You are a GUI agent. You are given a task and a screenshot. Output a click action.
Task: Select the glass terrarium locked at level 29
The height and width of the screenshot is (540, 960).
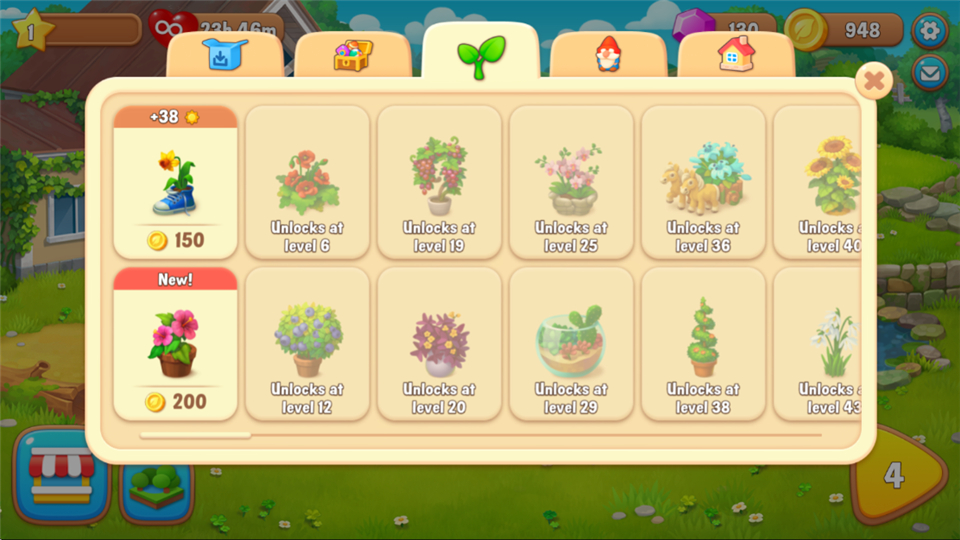[x=571, y=344]
